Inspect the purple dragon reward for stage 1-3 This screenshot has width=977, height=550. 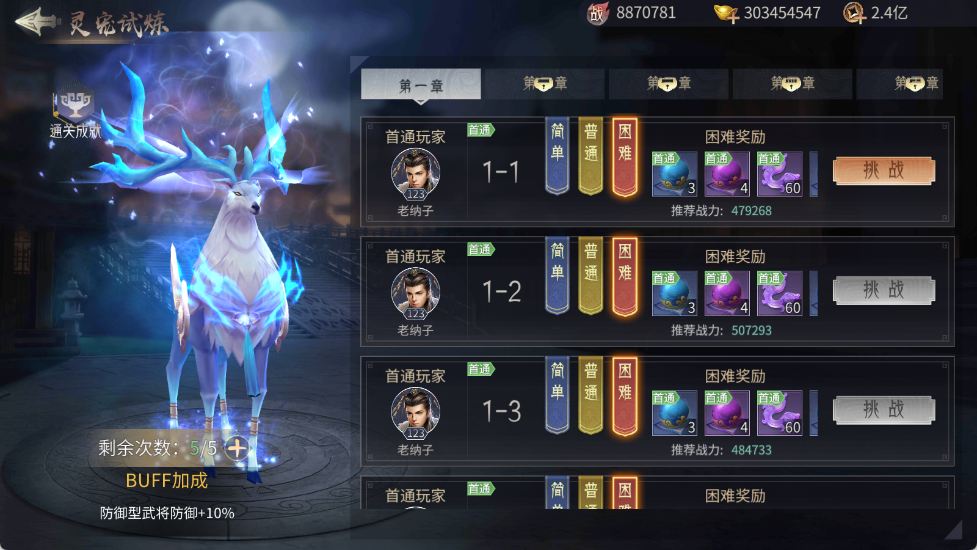click(x=779, y=414)
